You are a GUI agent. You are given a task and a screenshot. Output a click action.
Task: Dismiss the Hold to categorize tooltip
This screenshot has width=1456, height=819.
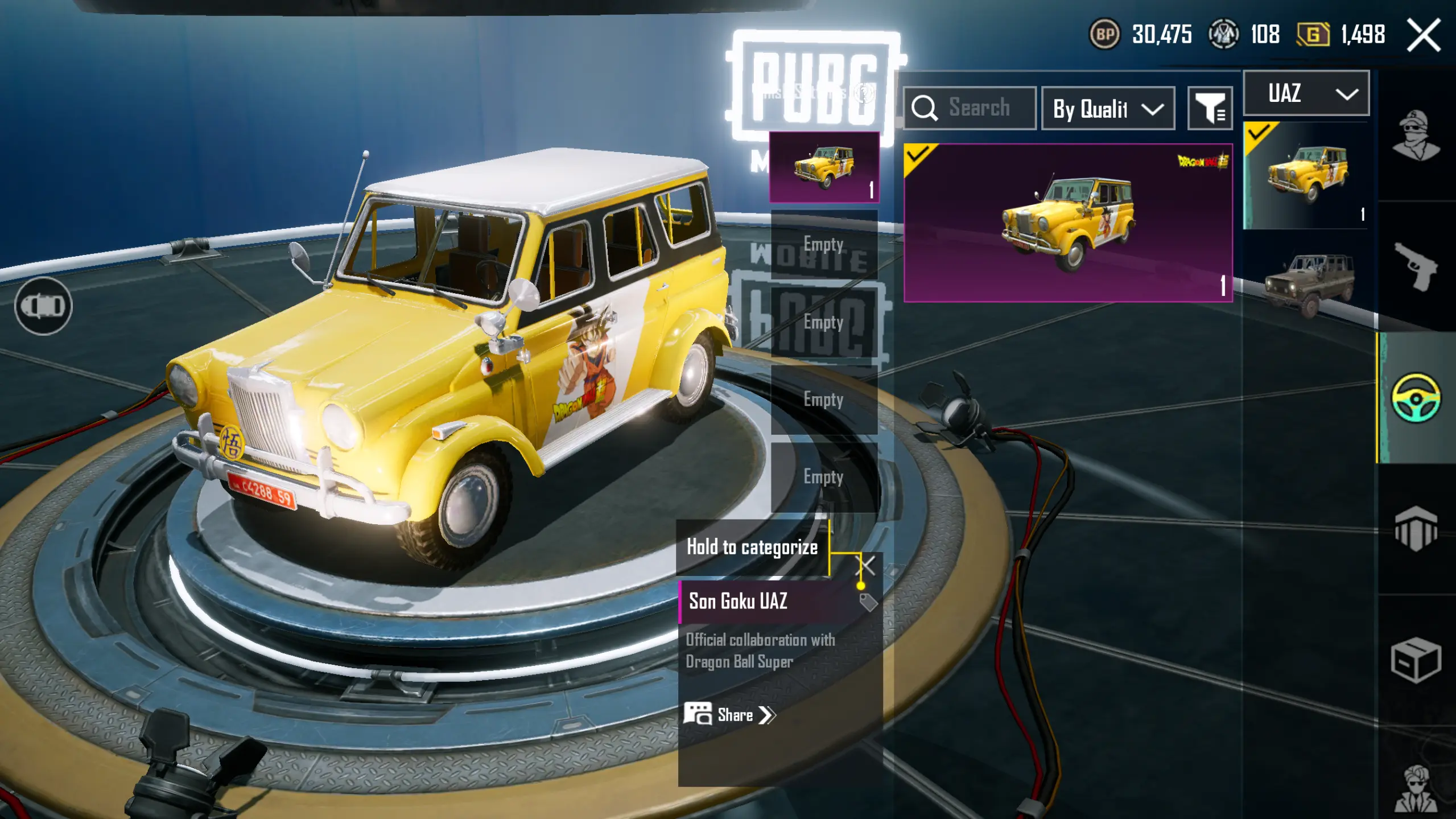point(866,565)
